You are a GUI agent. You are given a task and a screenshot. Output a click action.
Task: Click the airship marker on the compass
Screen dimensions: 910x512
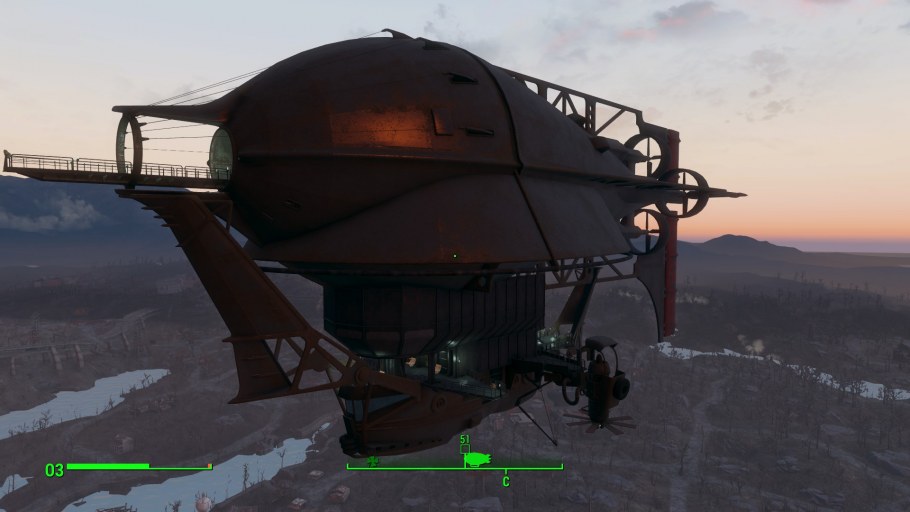pos(478,458)
